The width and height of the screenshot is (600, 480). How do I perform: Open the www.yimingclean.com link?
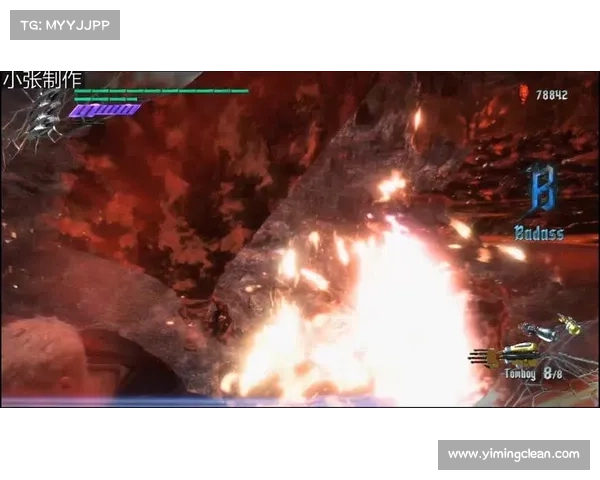tap(513, 454)
